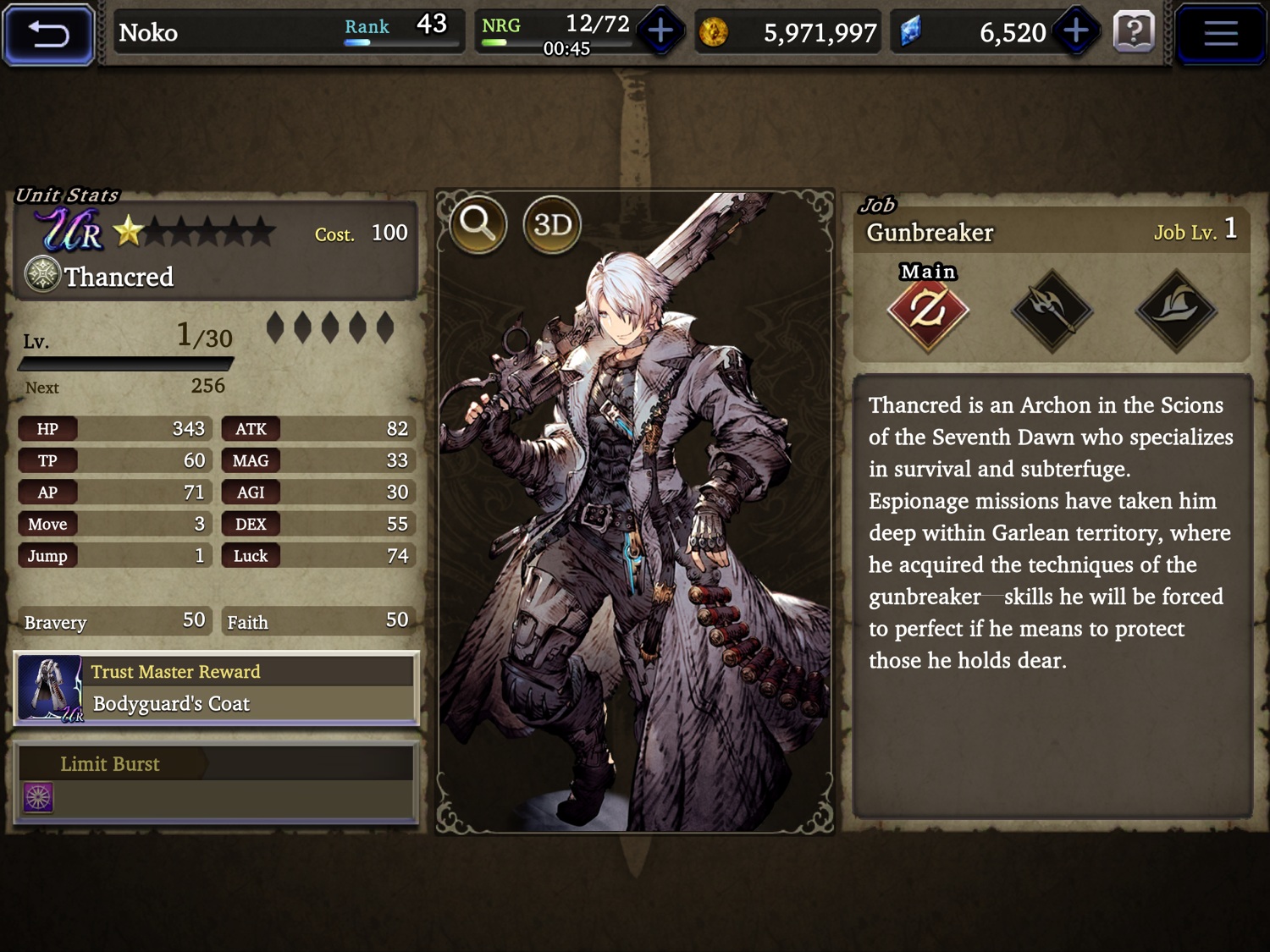
Task: Add NRG with the plus button
Action: [x=660, y=32]
